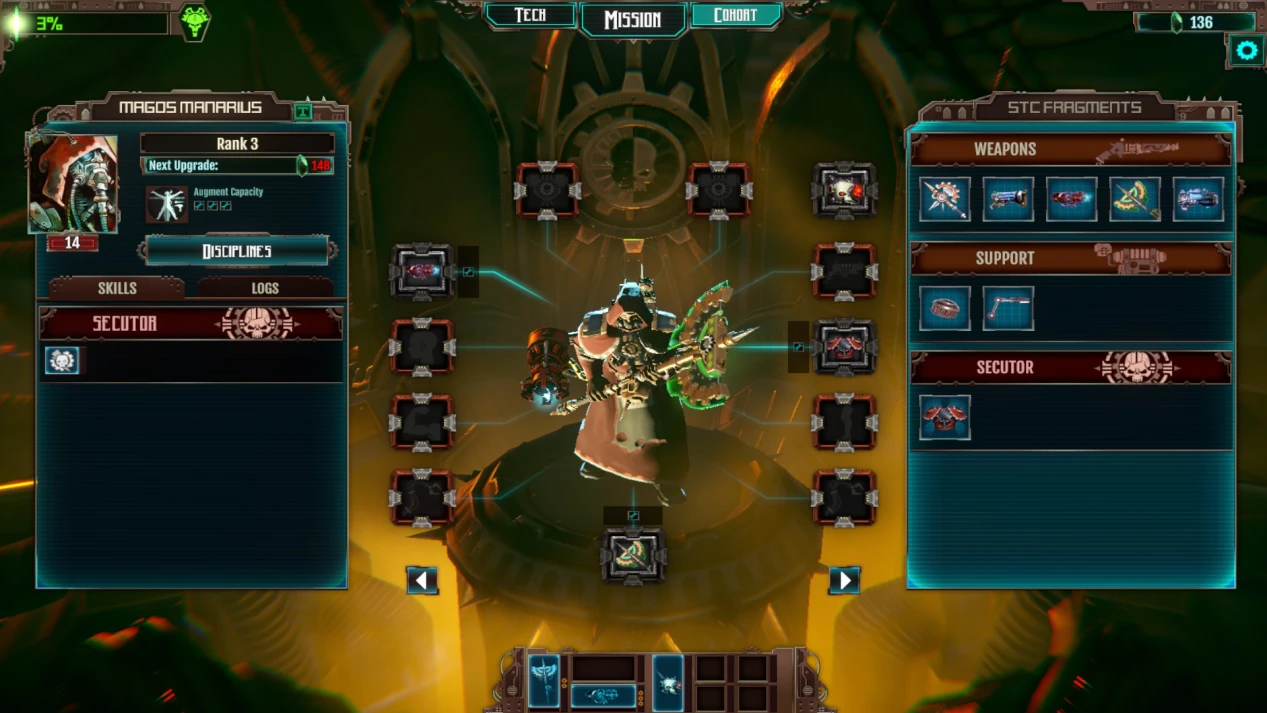Go to previous tech-priest with left arrow
The image size is (1267, 713).
422,580
